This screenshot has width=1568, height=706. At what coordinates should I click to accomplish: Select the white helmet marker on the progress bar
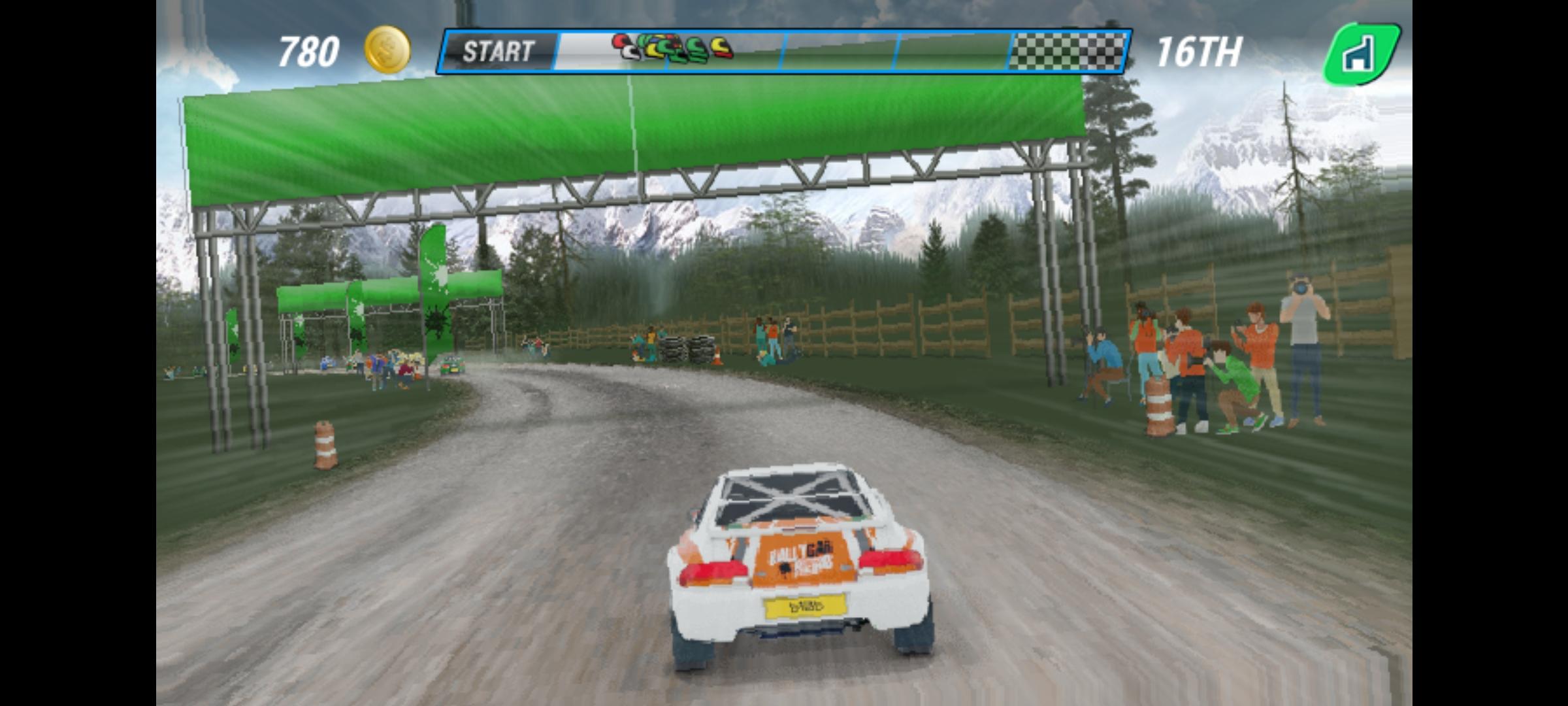tap(630, 51)
